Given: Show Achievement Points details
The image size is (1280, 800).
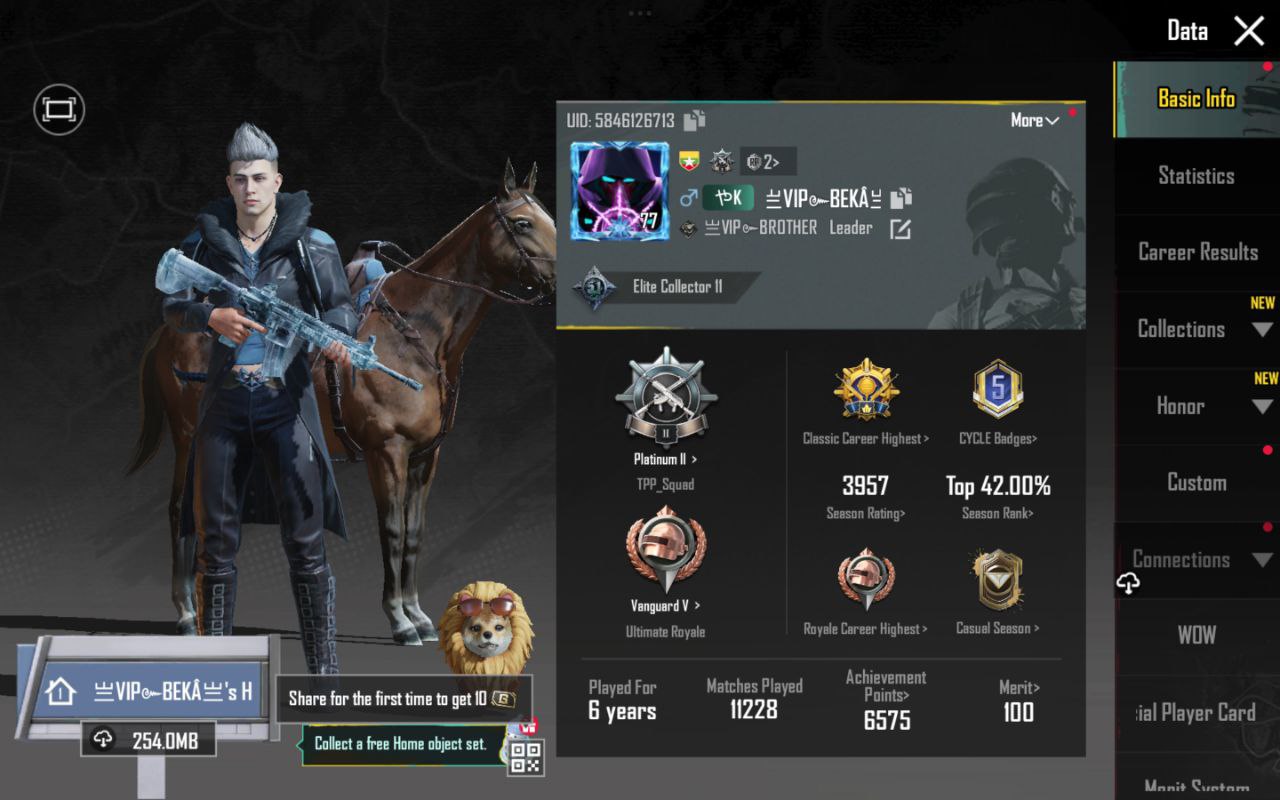Looking at the screenshot, I should [x=886, y=699].
